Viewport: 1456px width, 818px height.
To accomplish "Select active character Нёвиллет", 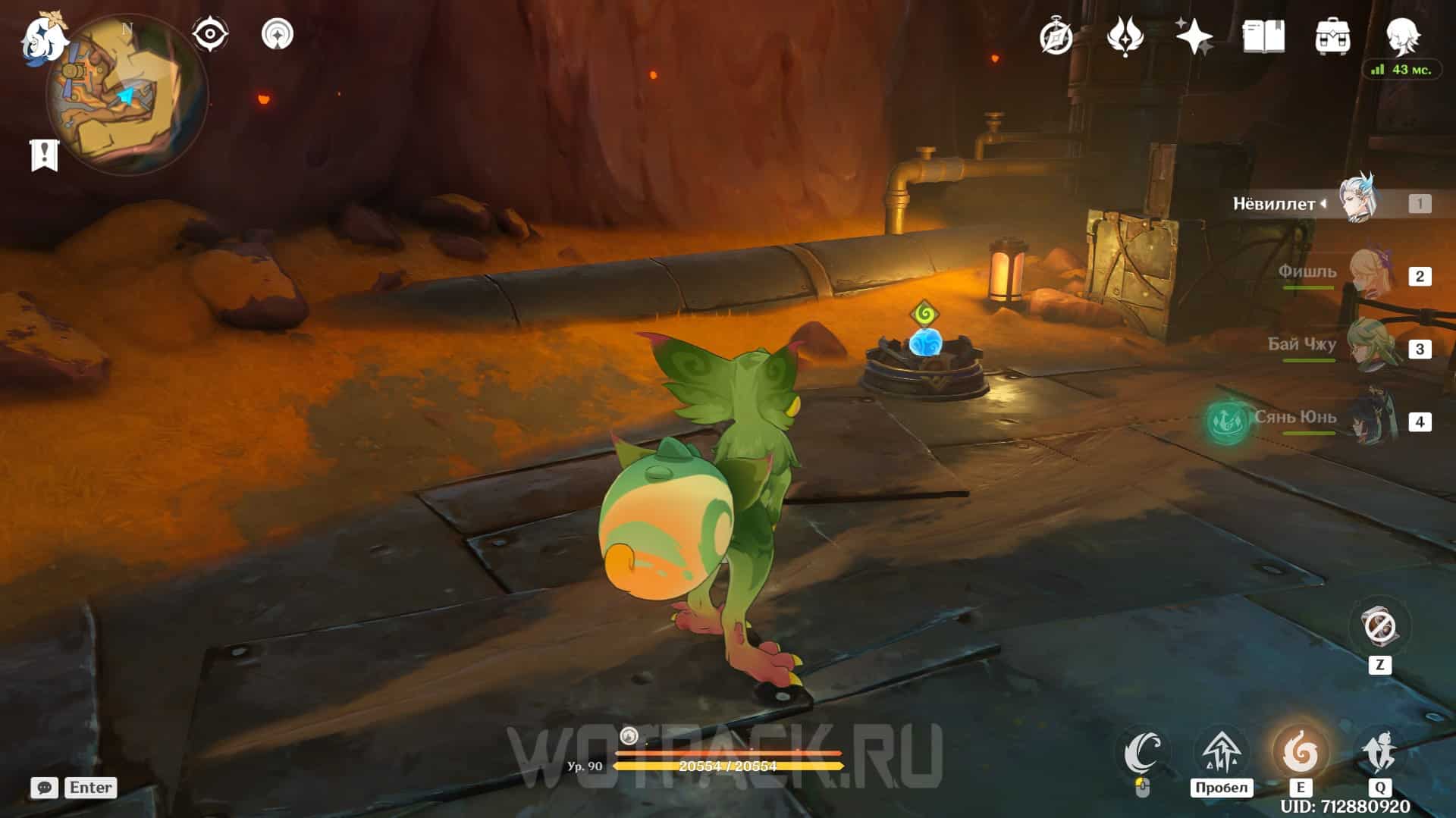I will pos(1357,202).
